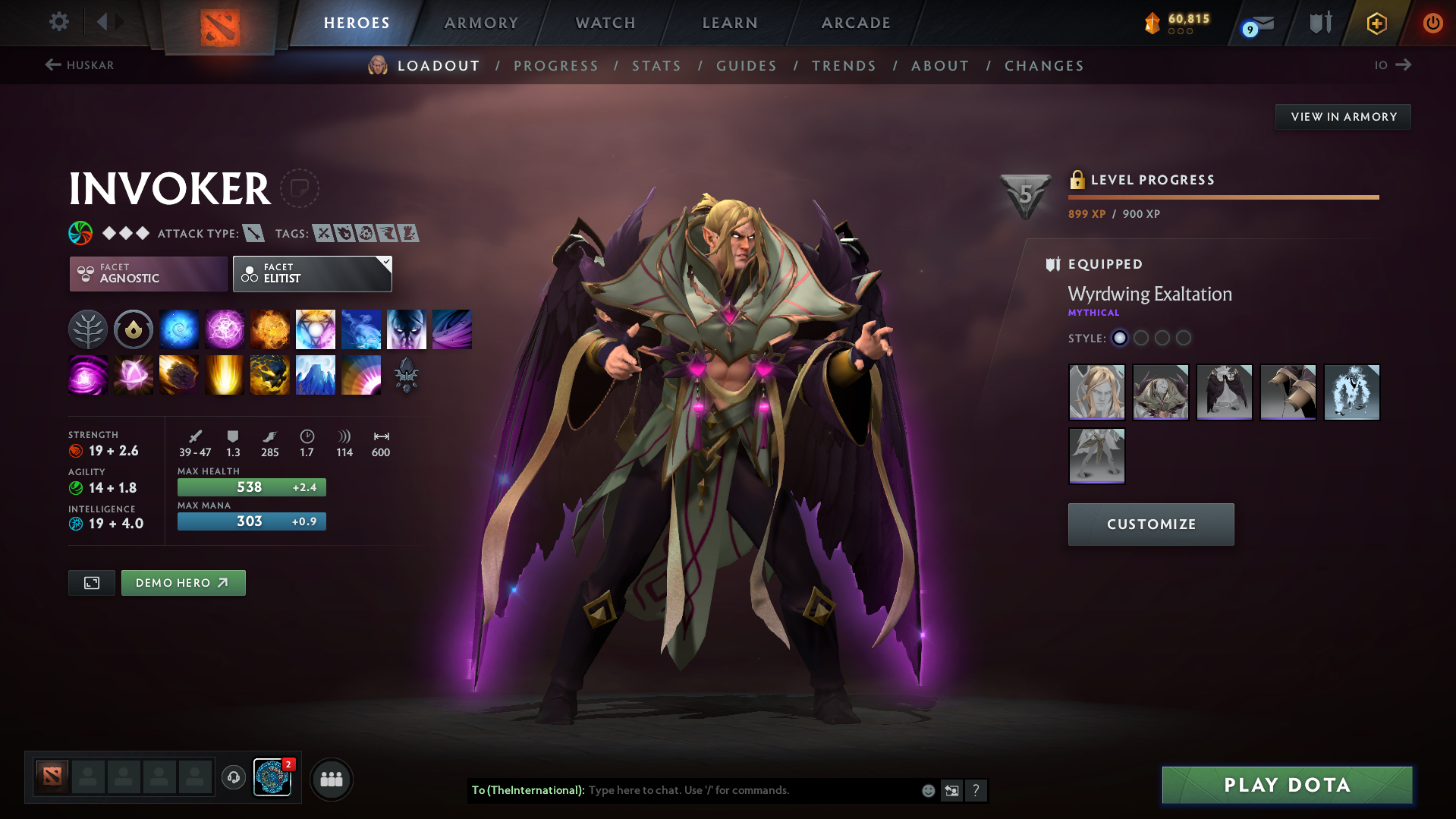Click the DEMO HERO button

click(183, 582)
